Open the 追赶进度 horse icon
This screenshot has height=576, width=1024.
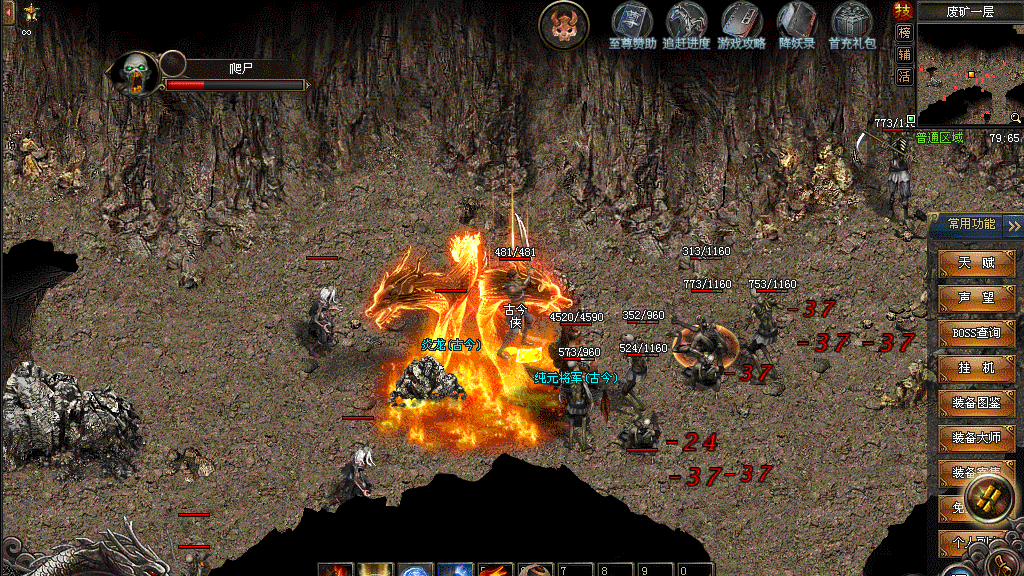coord(687,22)
